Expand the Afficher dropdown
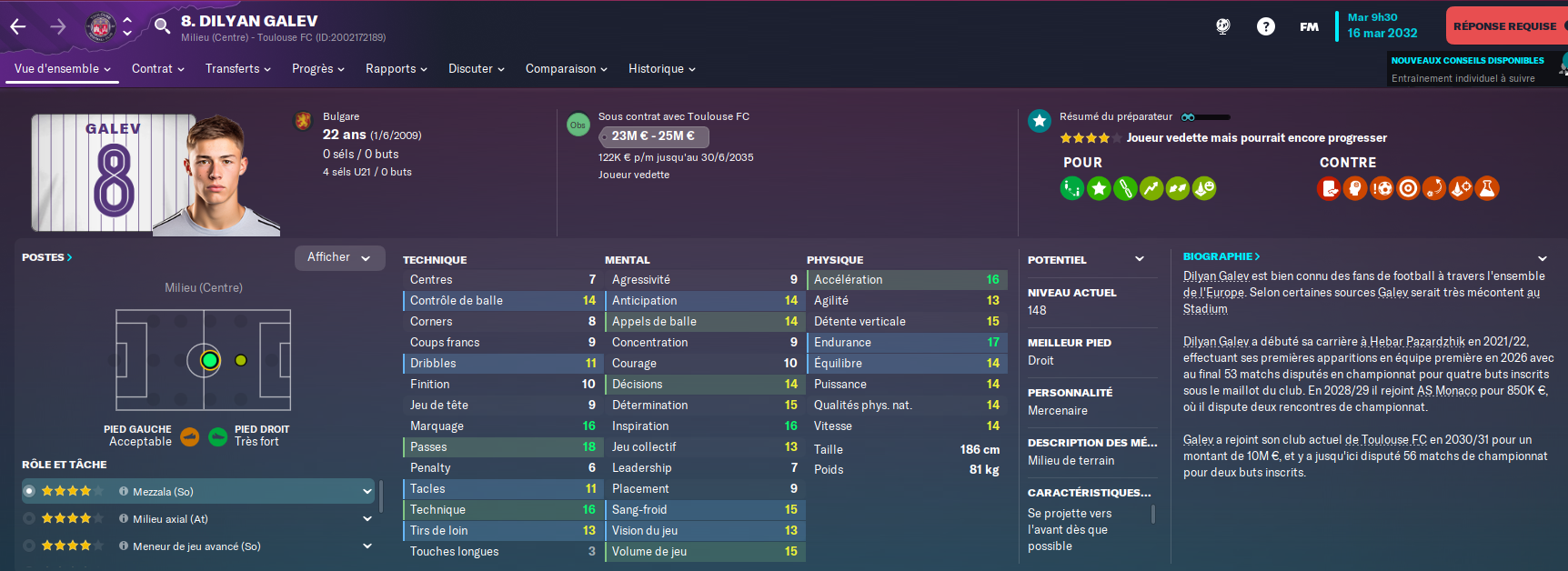 tap(339, 257)
